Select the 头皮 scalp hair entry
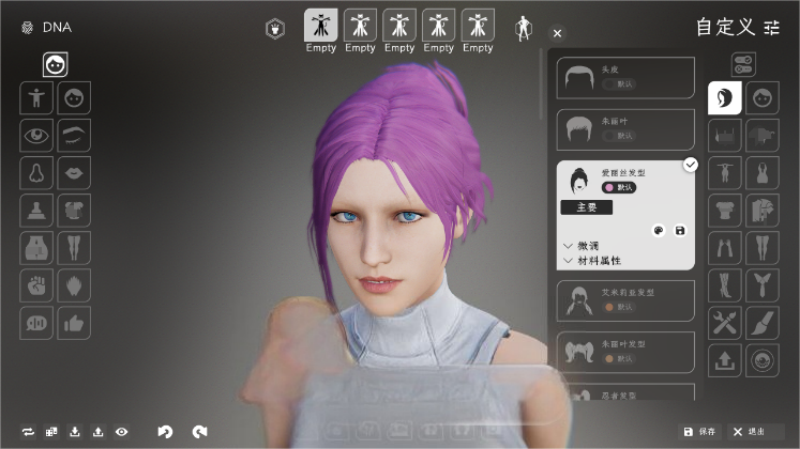Screen dimensions: 800x449 tap(625, 78)
